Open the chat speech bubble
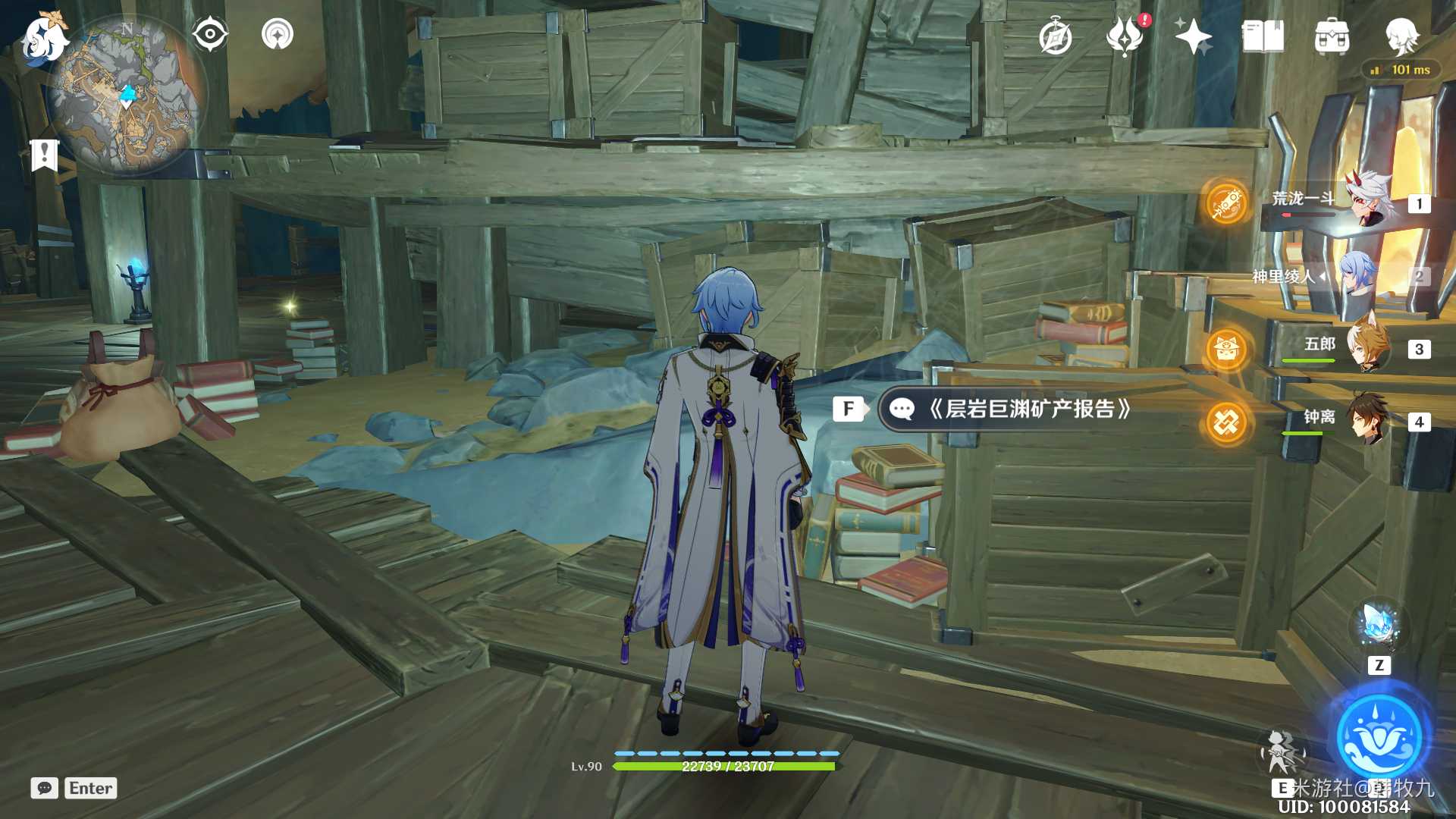 click(x=44, y=788)
